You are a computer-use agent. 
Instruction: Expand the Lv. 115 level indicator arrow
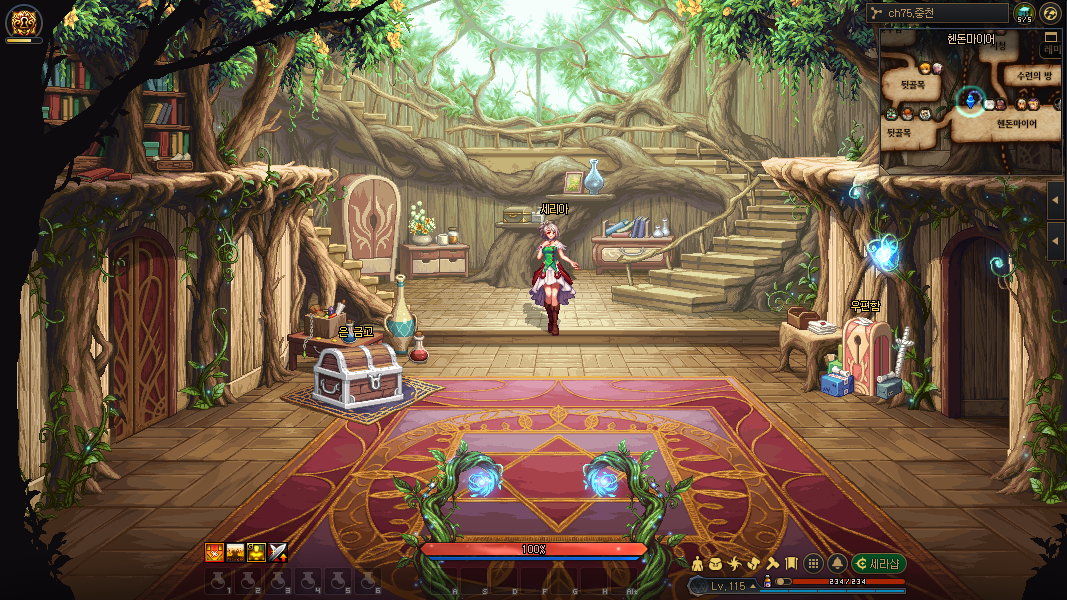click(753, 586)
